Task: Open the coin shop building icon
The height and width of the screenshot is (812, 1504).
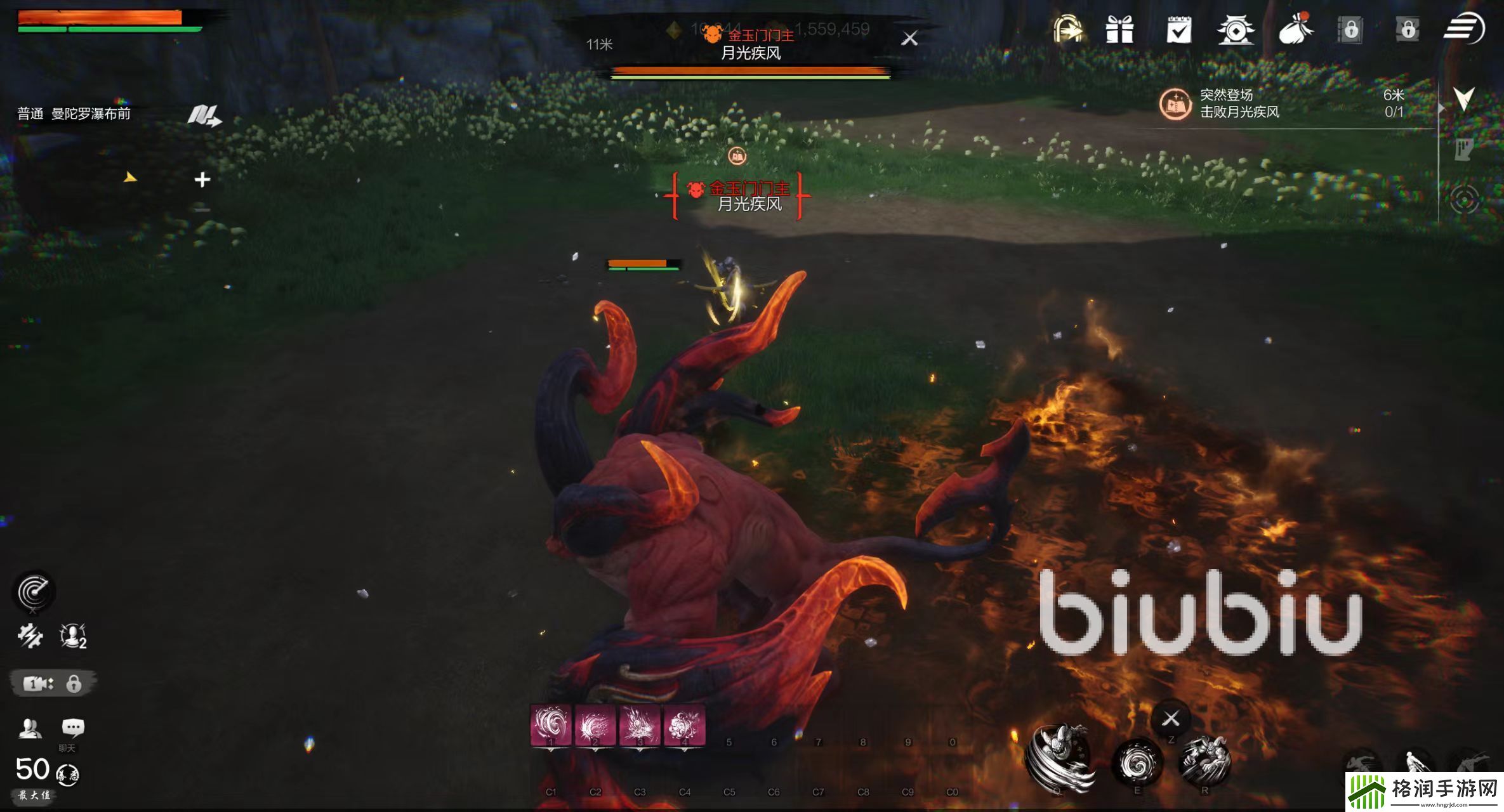Action: tap(1235, 30)
